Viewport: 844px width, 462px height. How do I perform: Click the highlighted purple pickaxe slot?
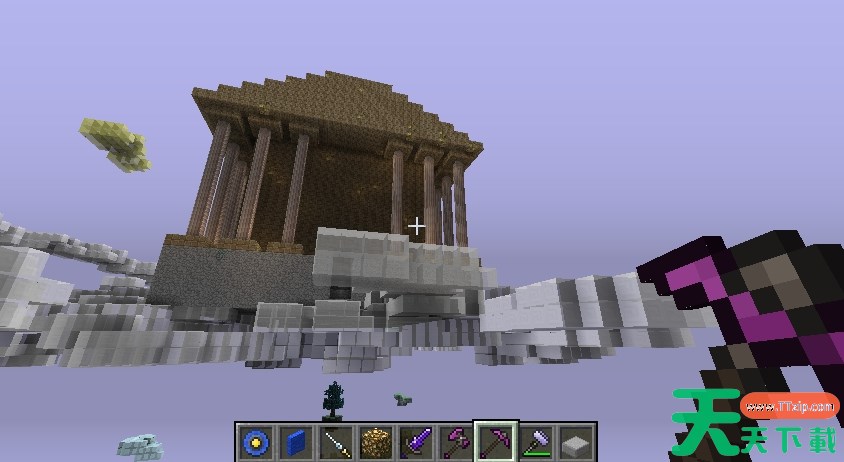pos(495,442)
